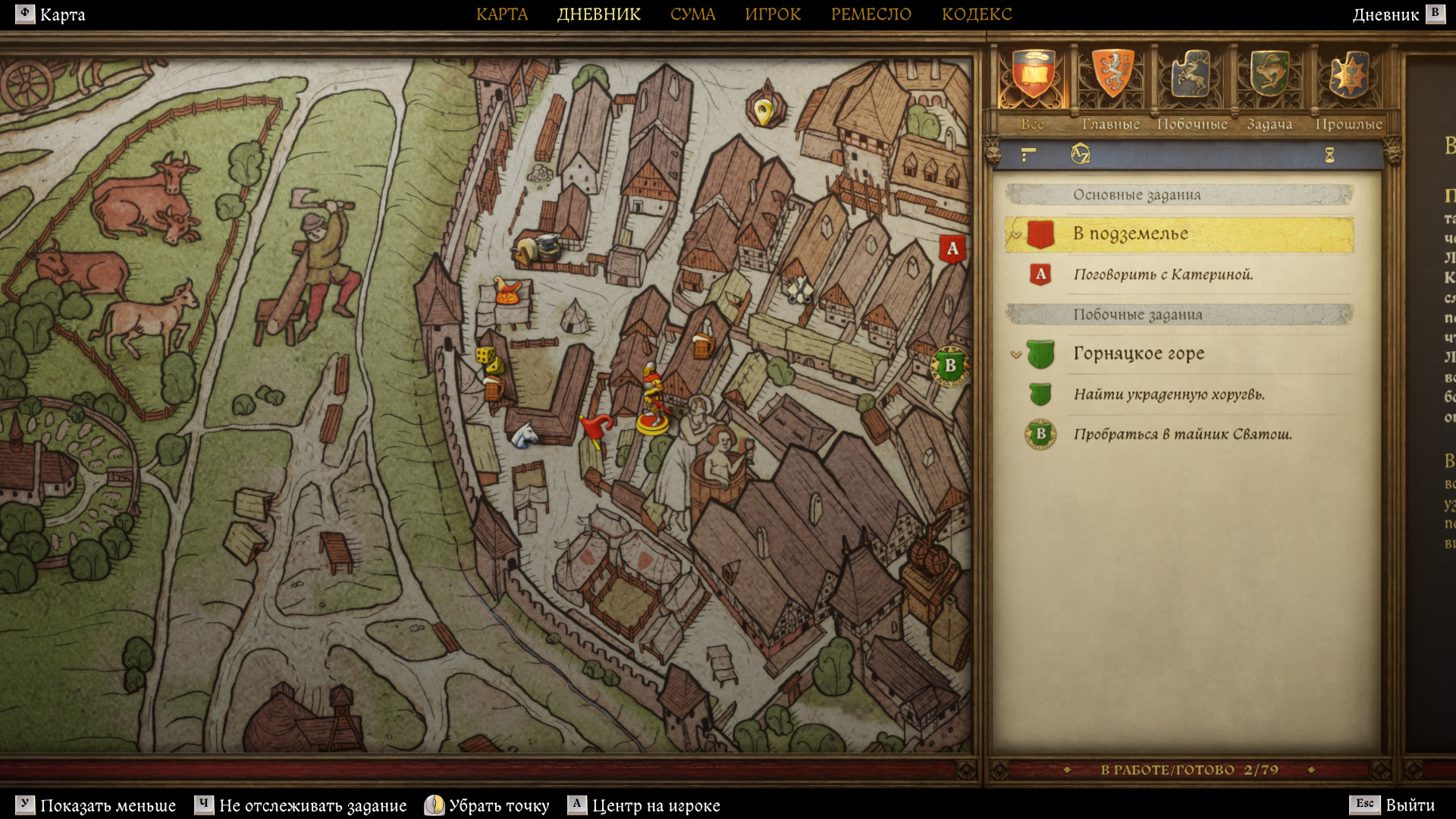Show the КОДЕКС codex tab
Viewport: 1456px width, 819px height.
pyautogui.click(x=976, y=14)
